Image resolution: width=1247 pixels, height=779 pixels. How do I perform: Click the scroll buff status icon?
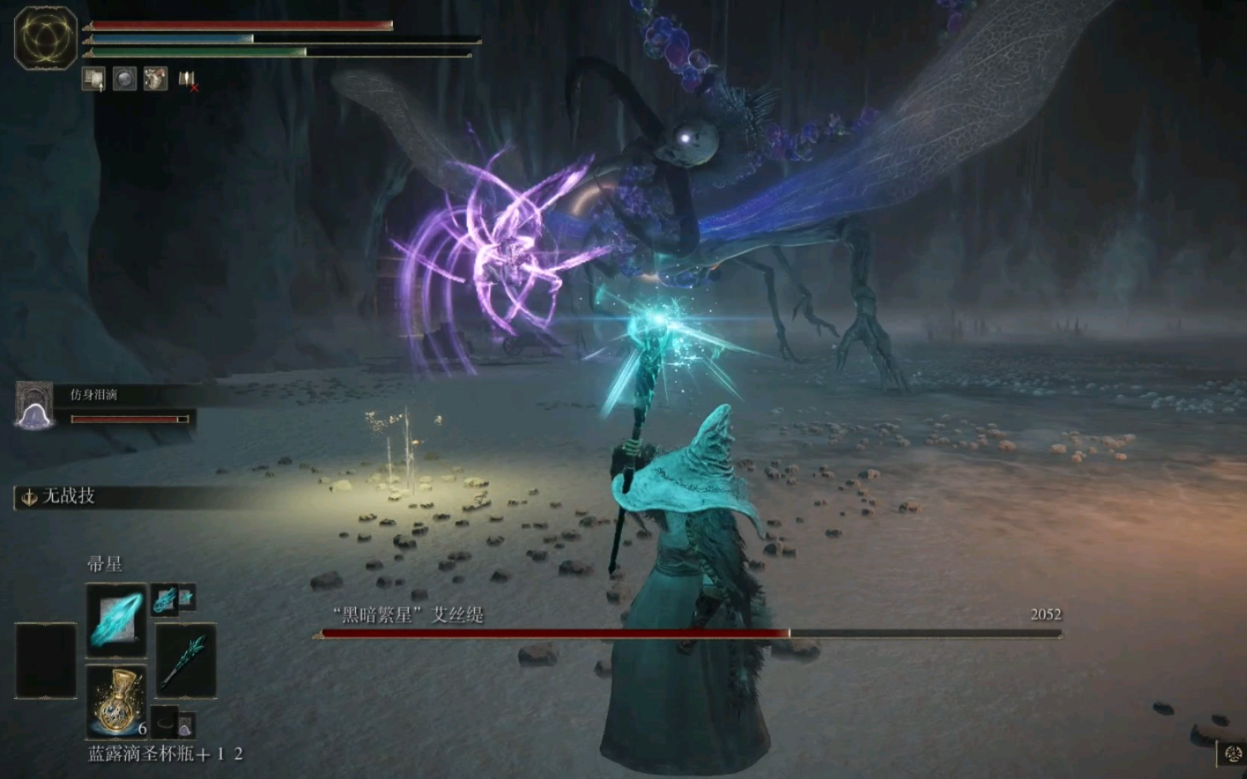click(x=94, y=79)
